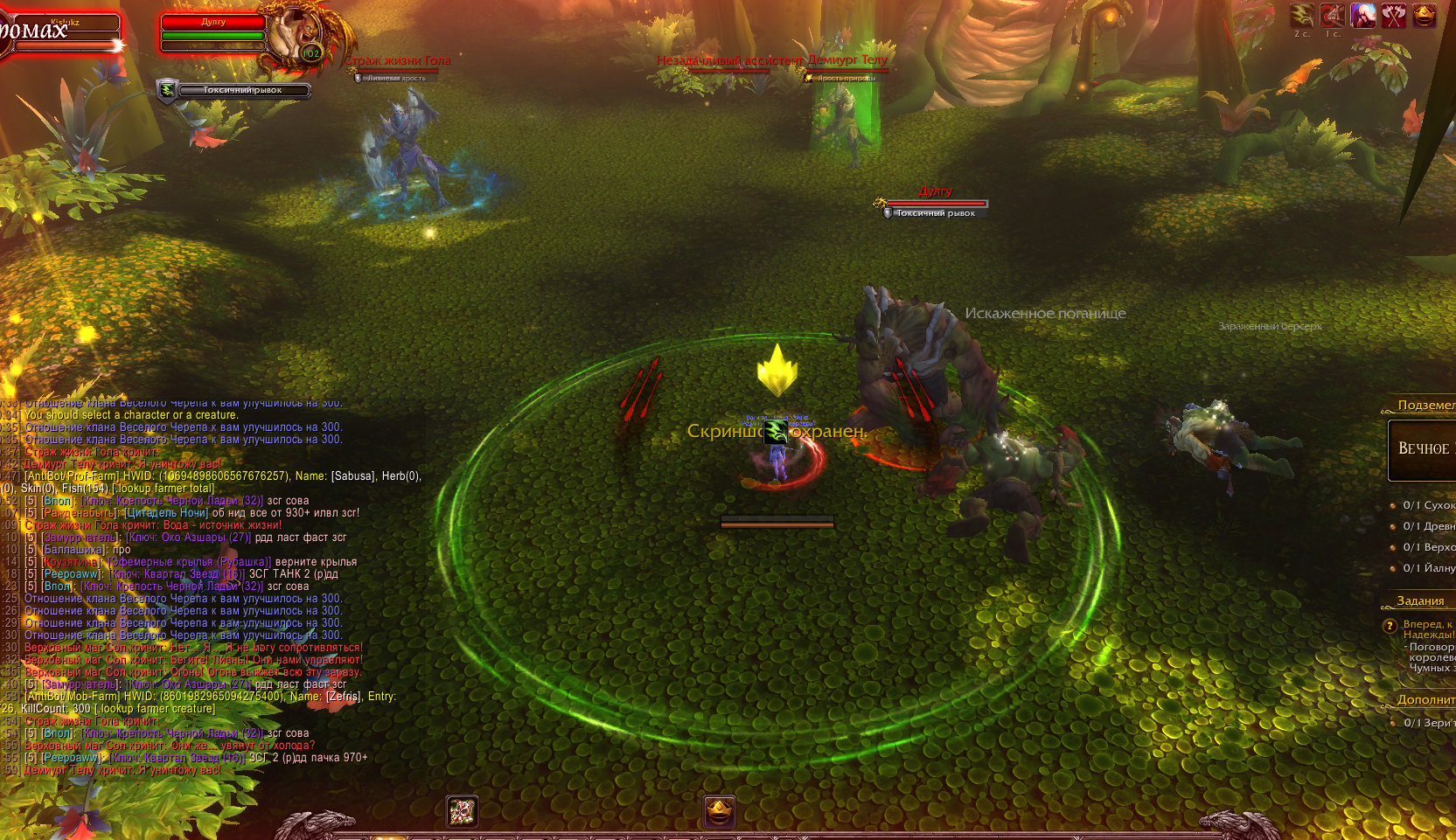Activate the golden crown button above action bar

click(x=719, y=811)
